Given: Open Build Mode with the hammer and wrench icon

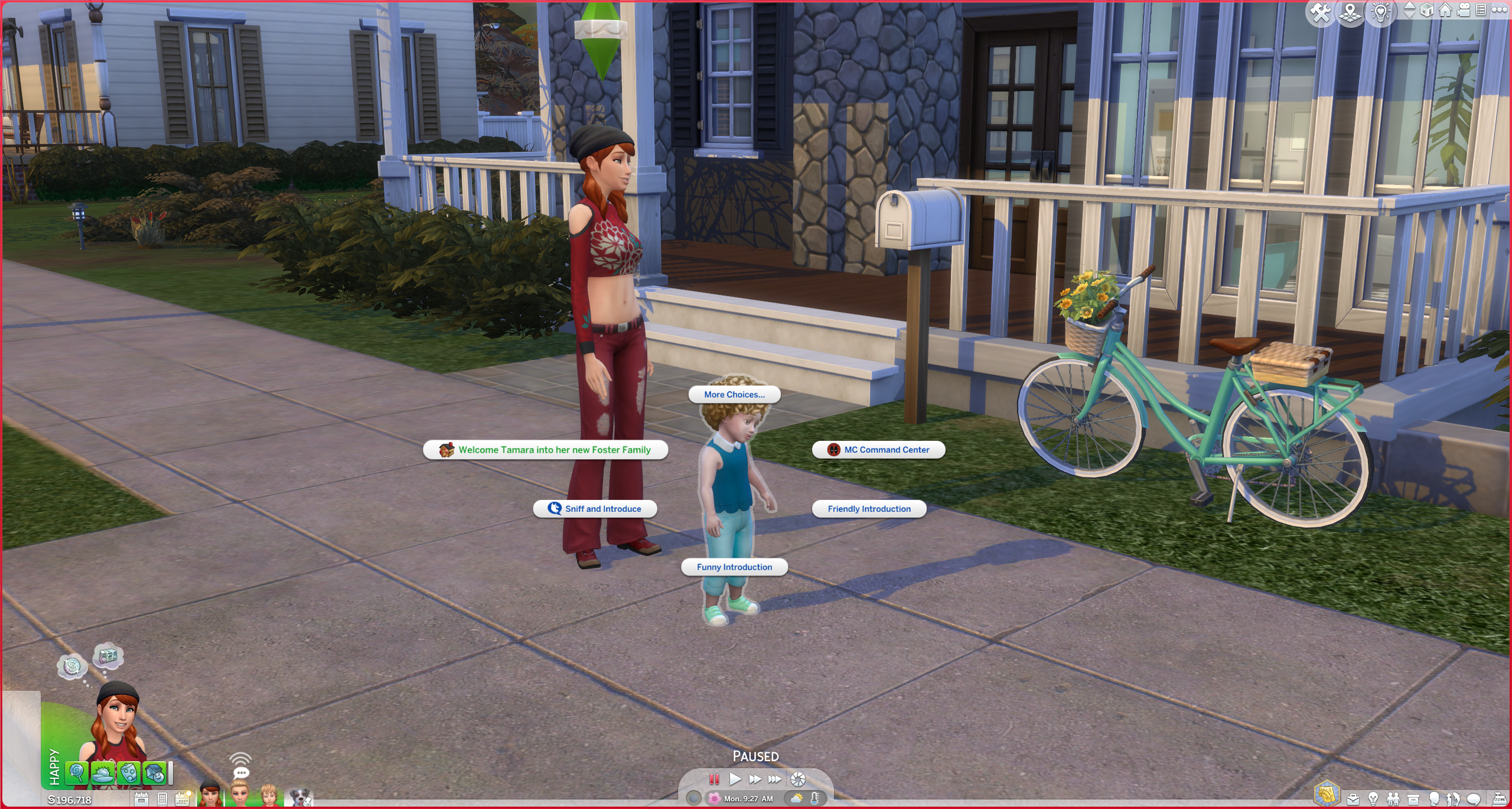Looking at the screenshot, I should pyautogui.click(x=1321, y=11).
